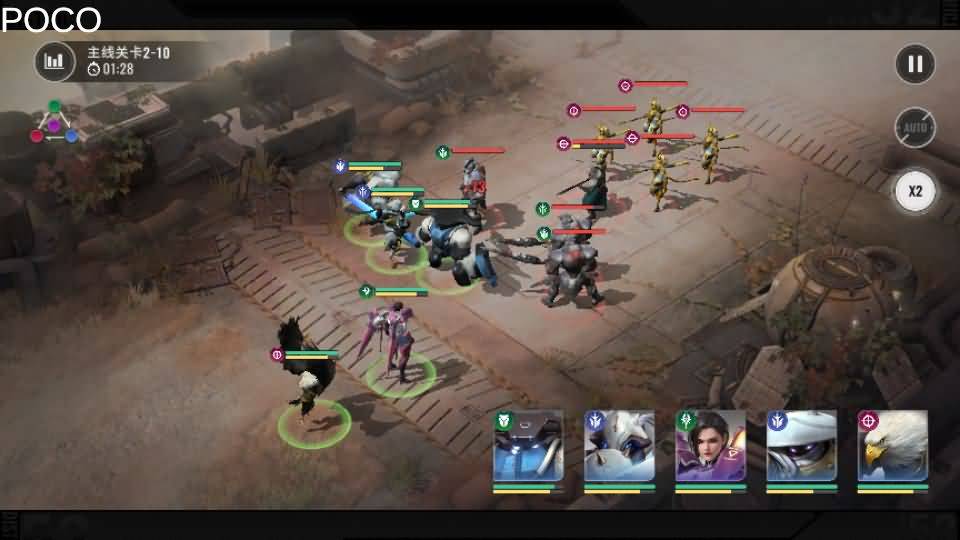The height and width of the screenshot is (540, 960).
Task: Activate the blue armored mech hero skill
Action: click(x=528, y=447)
